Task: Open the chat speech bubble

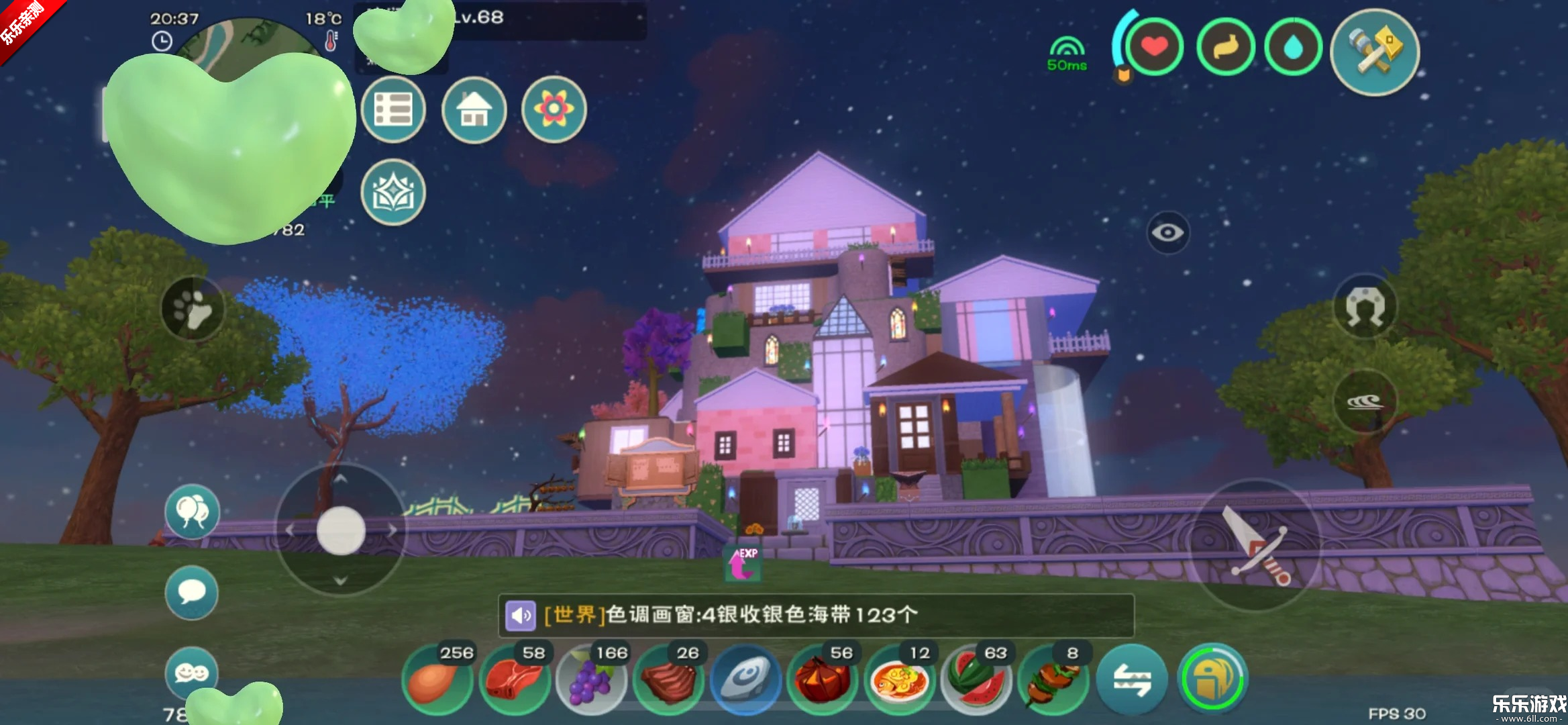Action: click(192, 592)
